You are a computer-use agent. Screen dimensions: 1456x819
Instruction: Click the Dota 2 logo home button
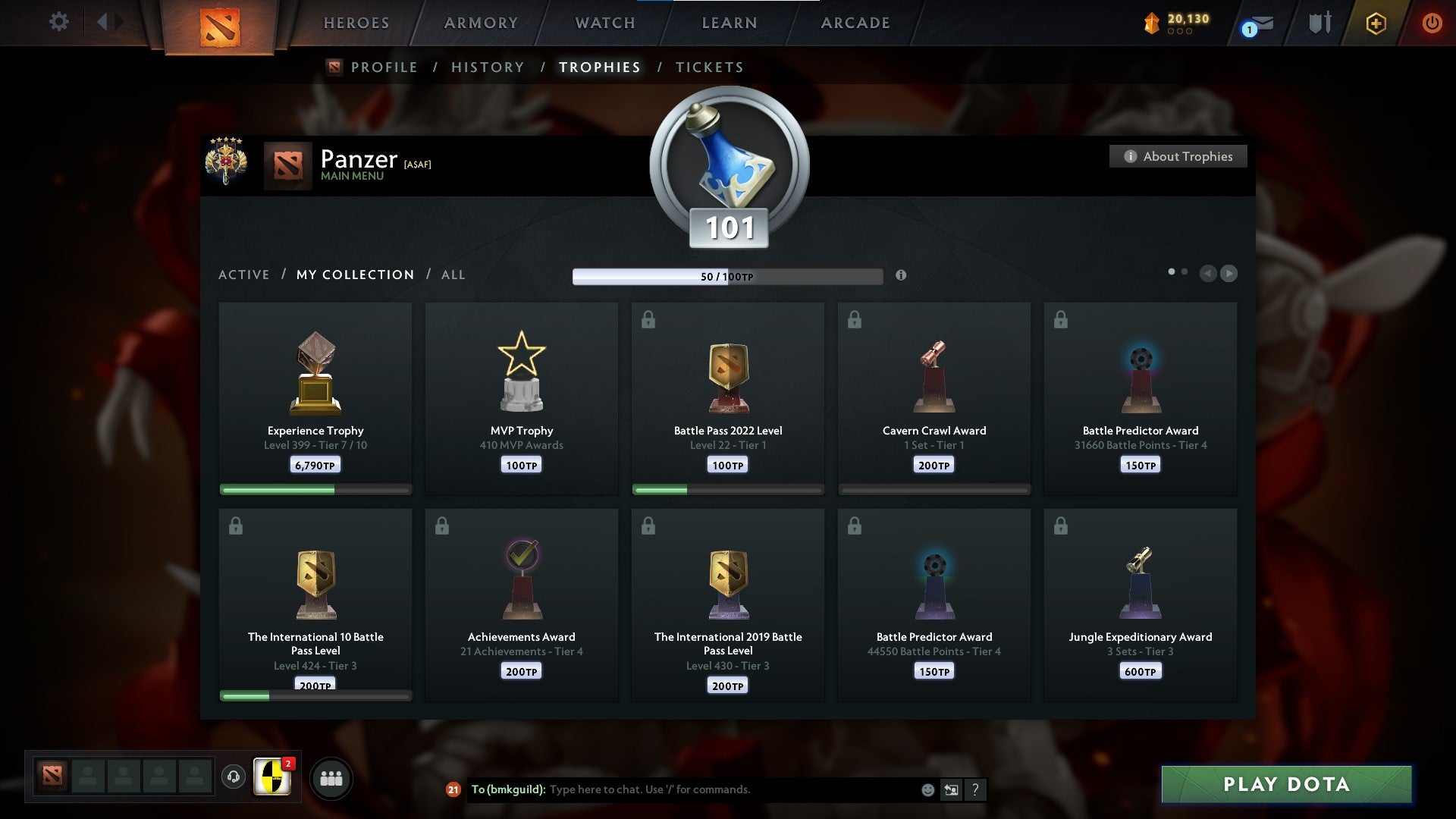pos(220,24)
